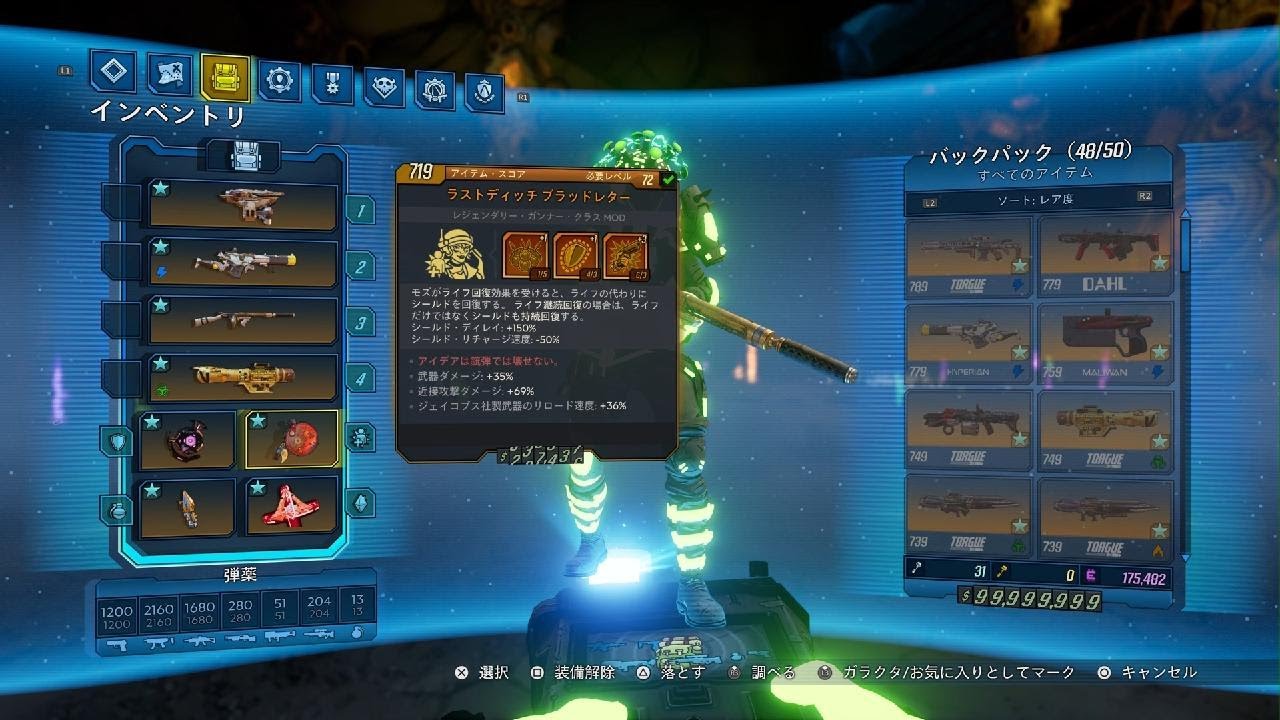1280x720 pixels.
Task: Select the DAHL 779 weapon
Action: (1104, 257)
